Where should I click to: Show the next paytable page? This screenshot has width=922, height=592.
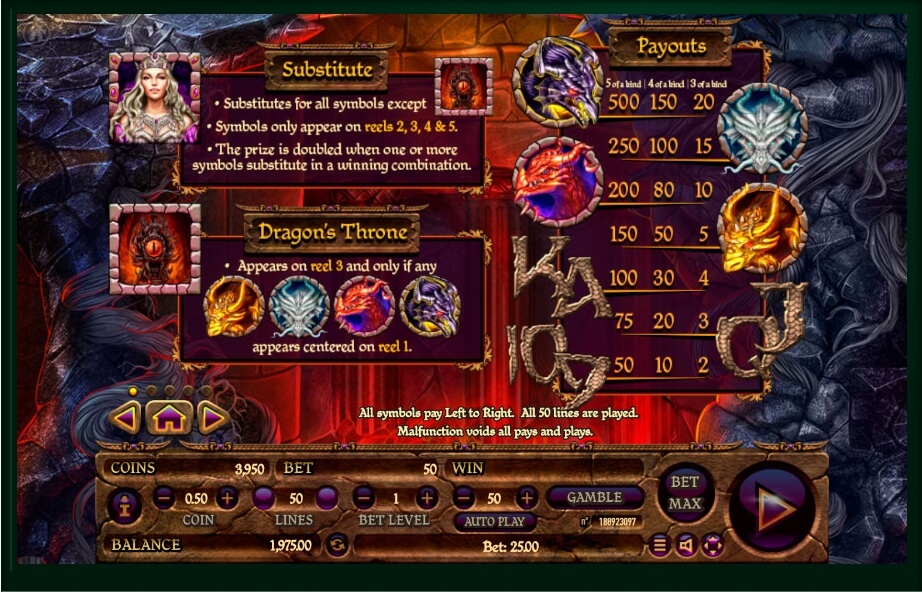tap(212, 417)
